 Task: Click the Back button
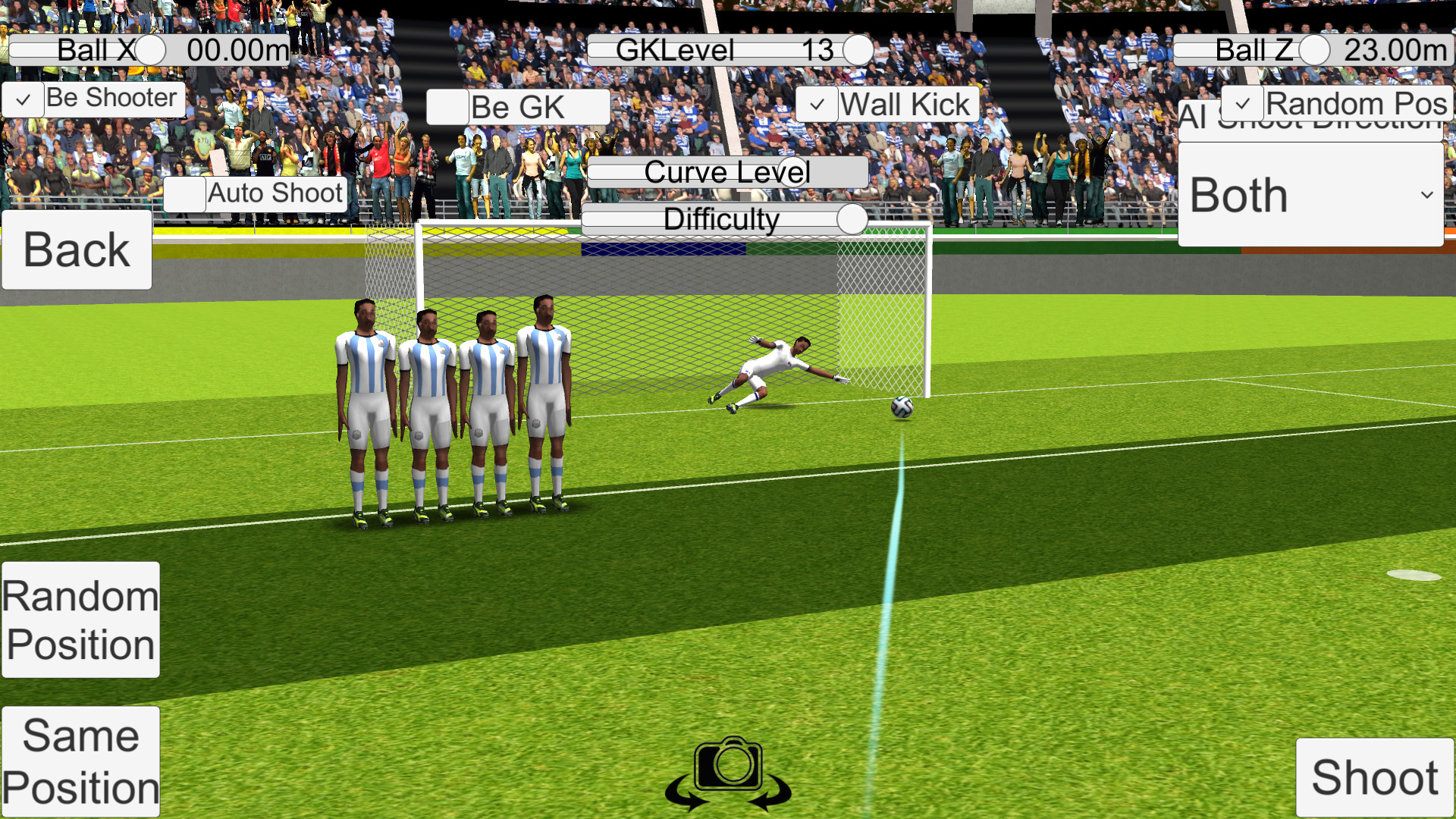pyautogui.click(x=76, y=249)
